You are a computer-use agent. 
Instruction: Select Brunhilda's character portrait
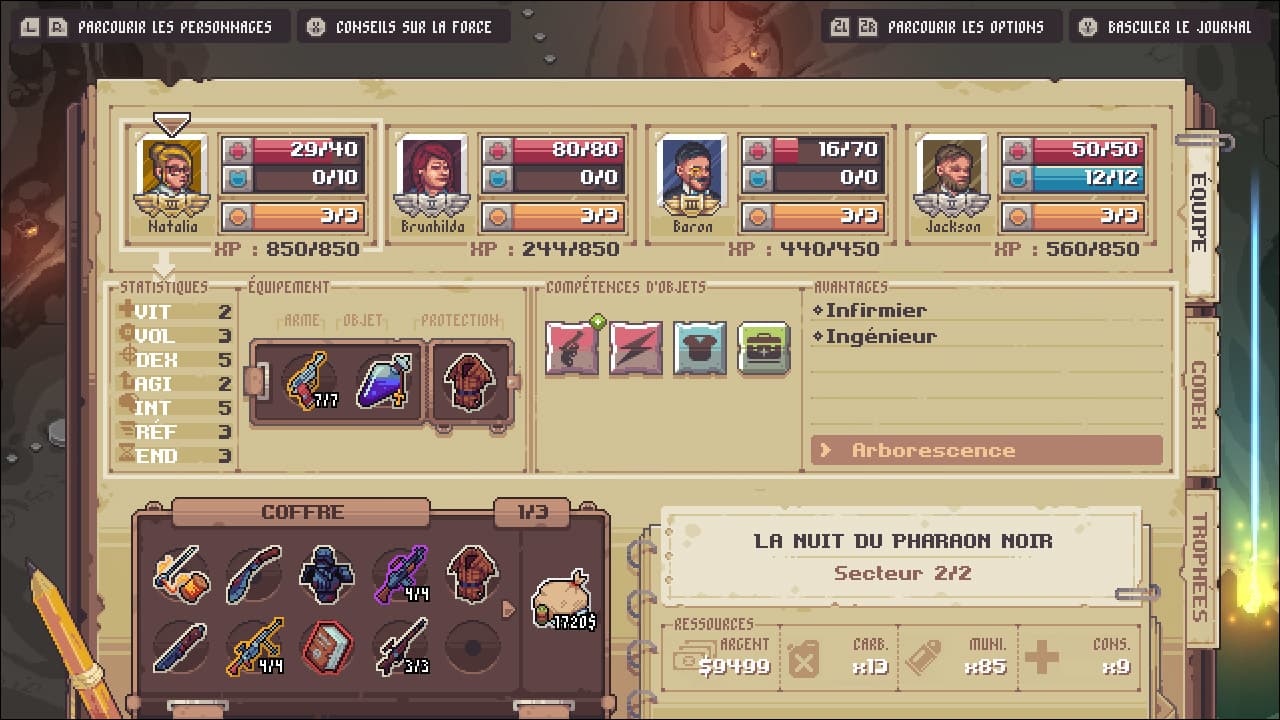[432, 172]
